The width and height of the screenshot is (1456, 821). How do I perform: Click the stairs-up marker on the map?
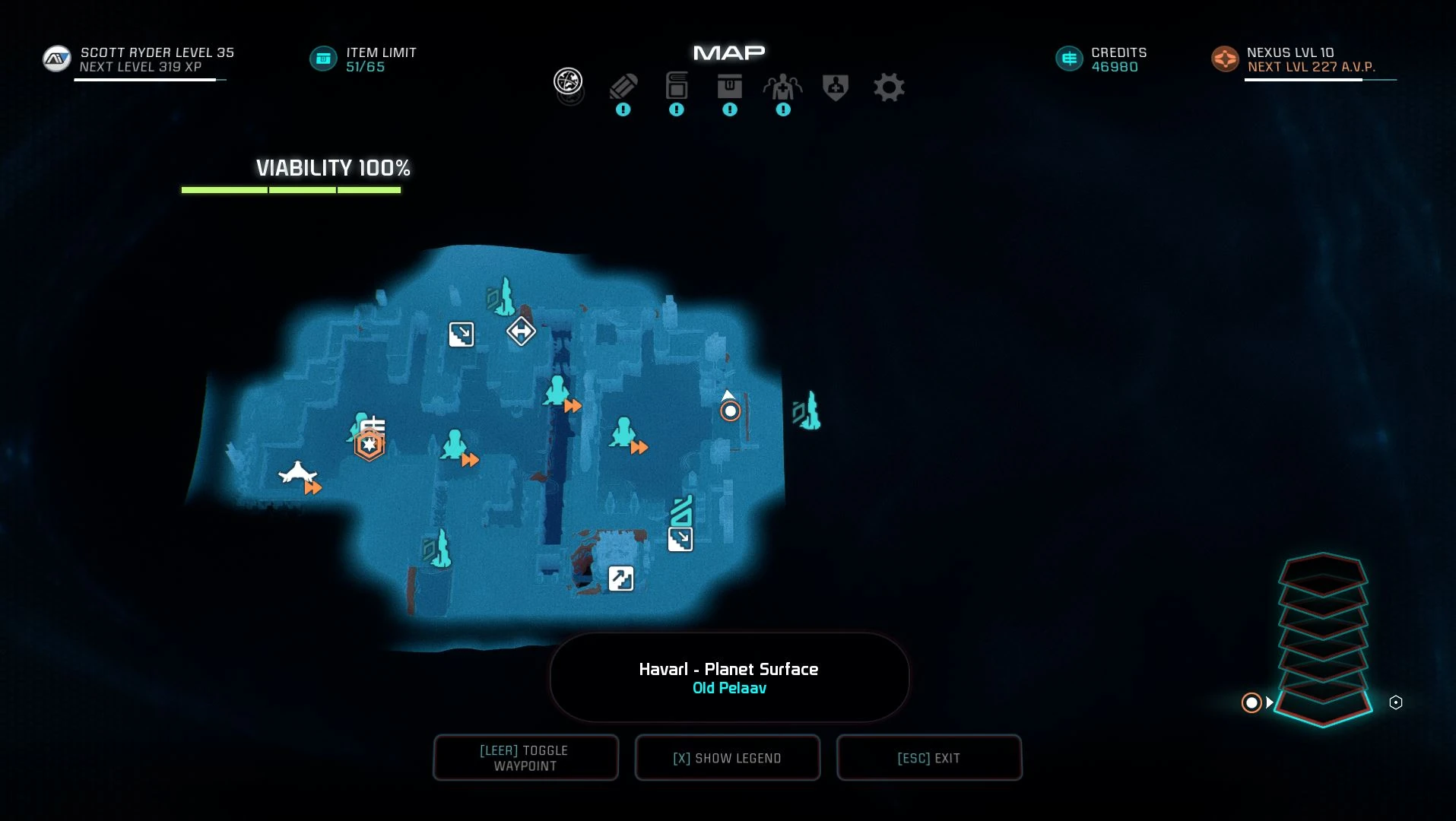coord(621,579)
